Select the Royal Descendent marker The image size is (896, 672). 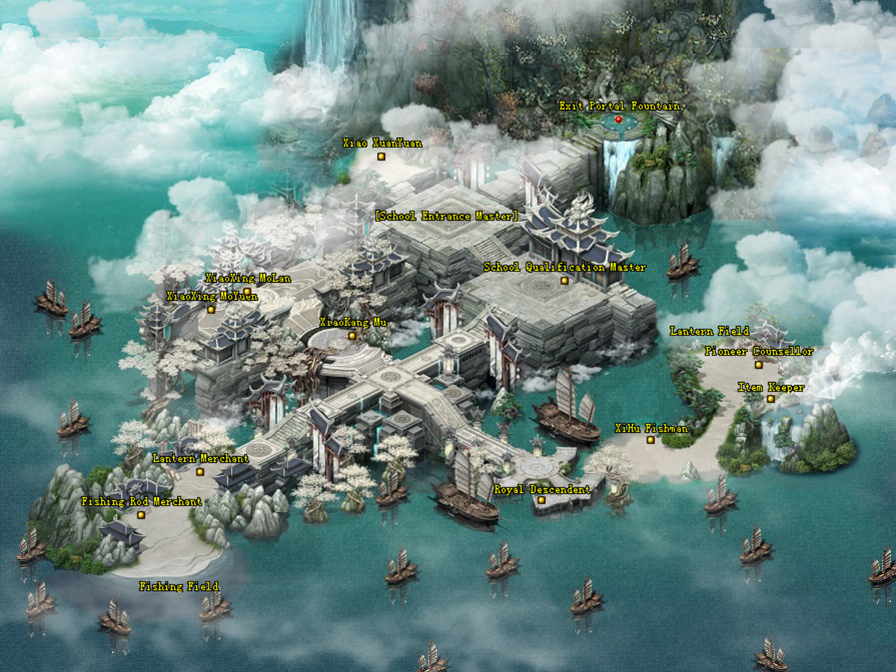click(541, 501)
